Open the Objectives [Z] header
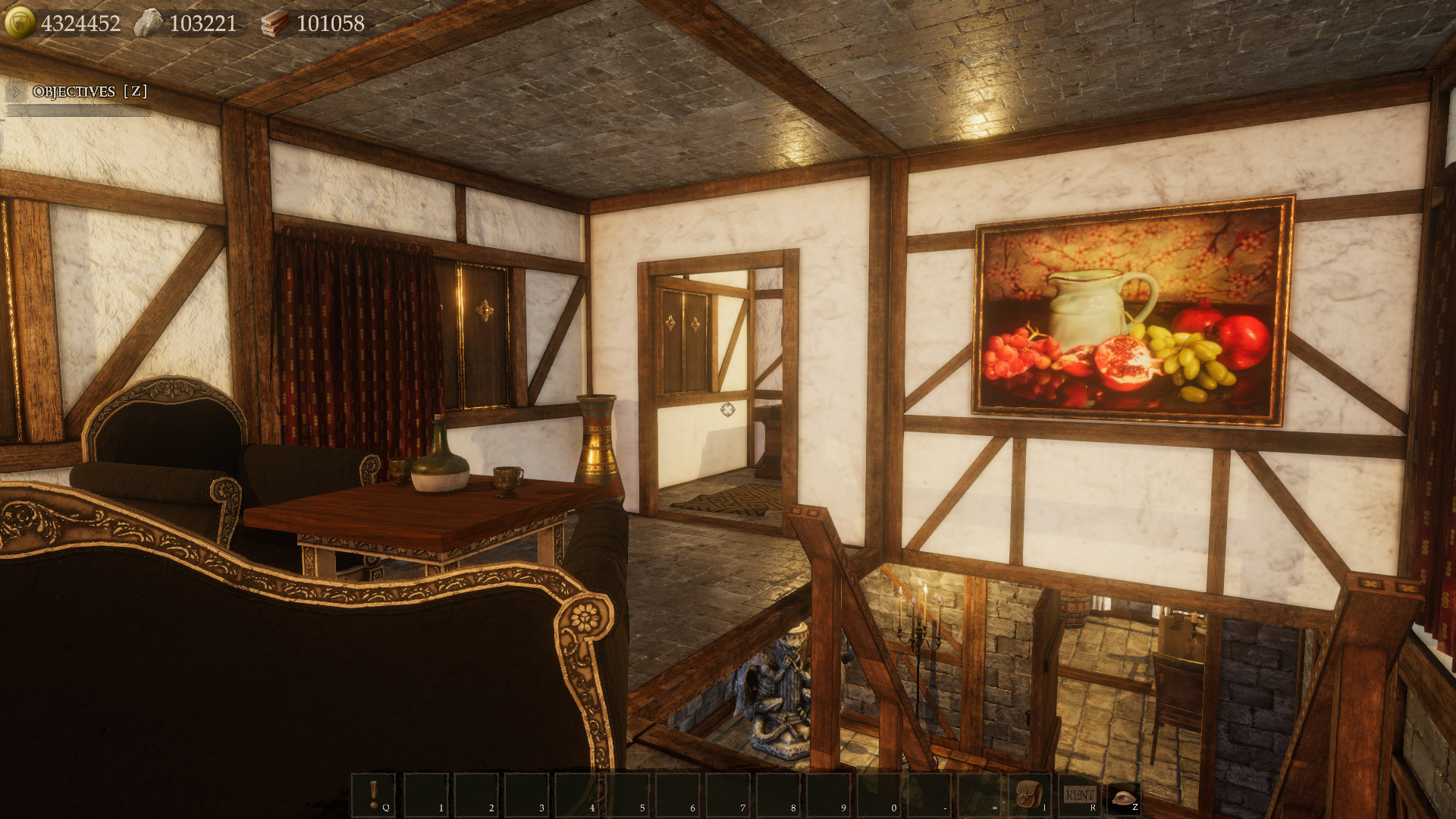The image size is (1456, 819). coord(87,93)
